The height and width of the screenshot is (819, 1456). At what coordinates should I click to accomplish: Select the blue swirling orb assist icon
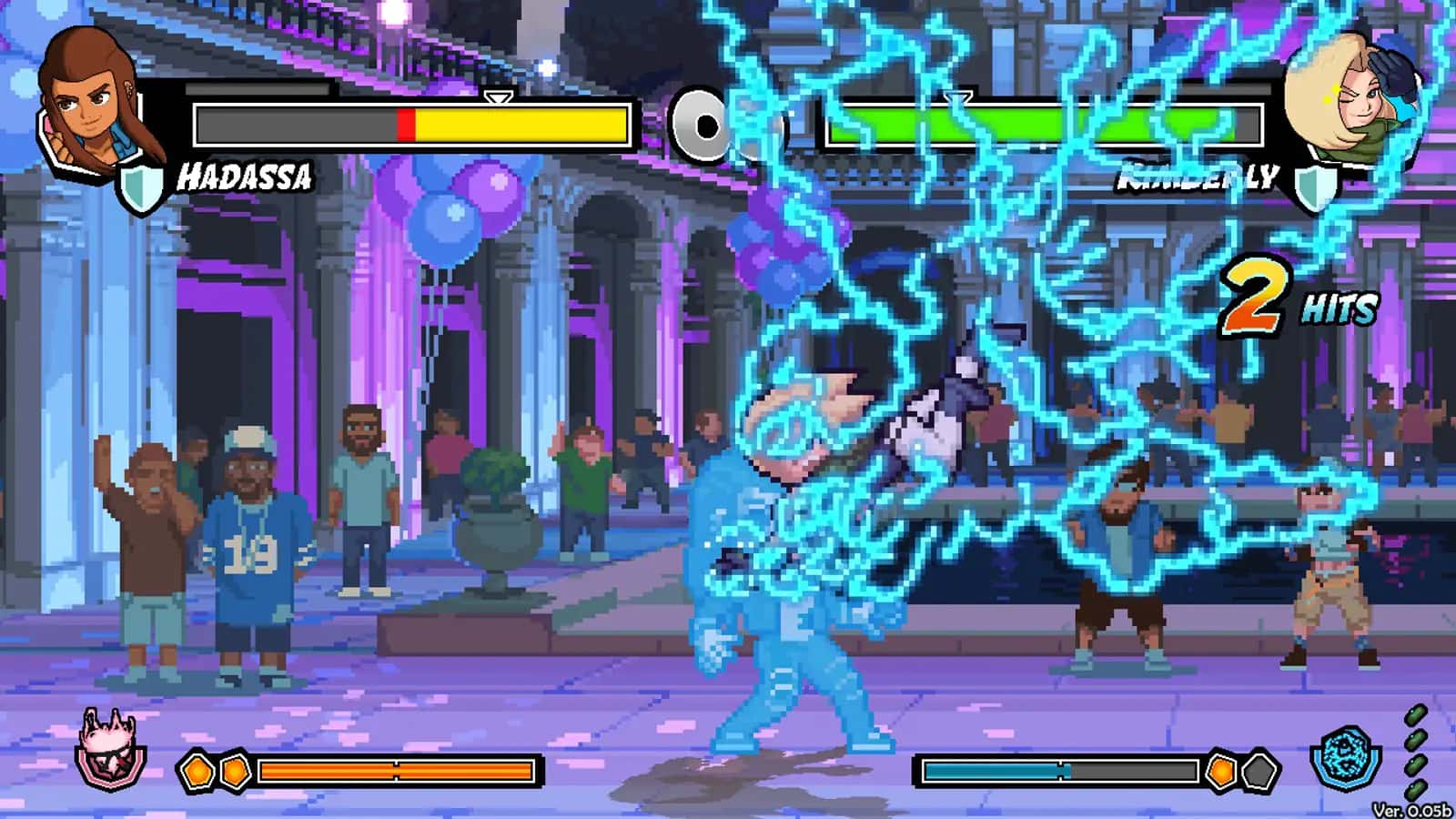click(1346, 755)
